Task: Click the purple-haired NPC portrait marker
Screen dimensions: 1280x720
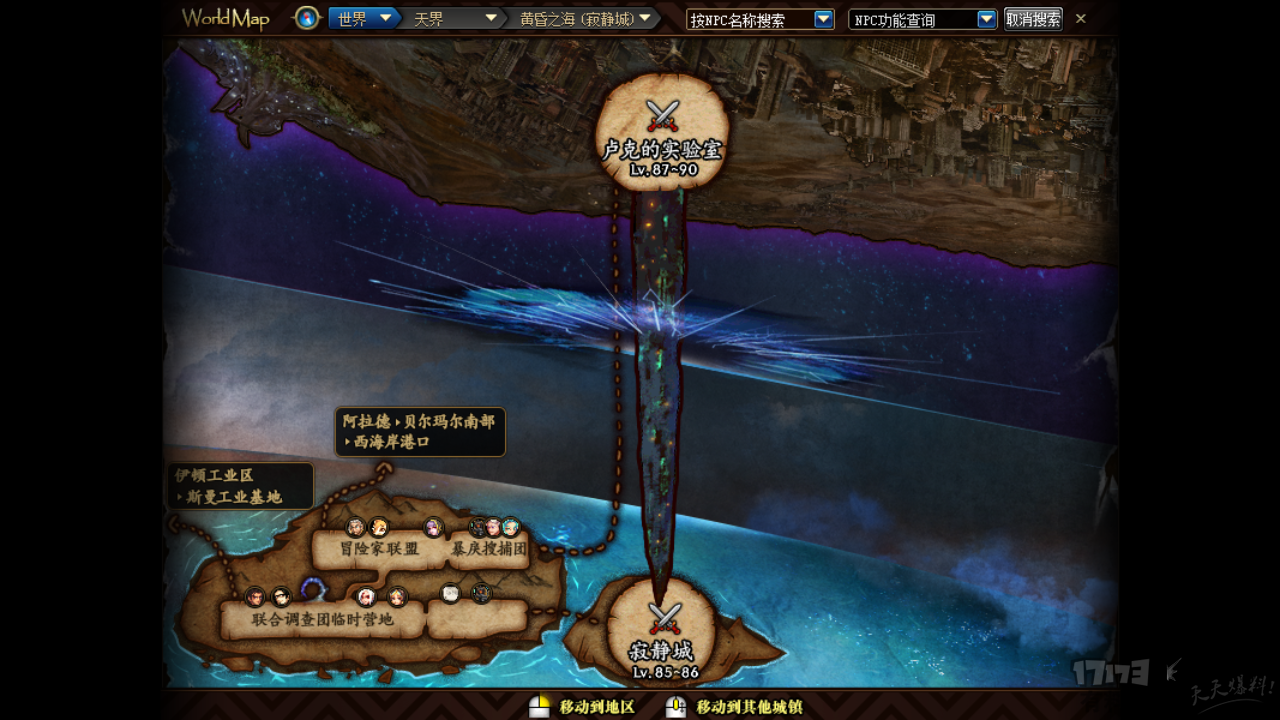Action: pos(433,527)
